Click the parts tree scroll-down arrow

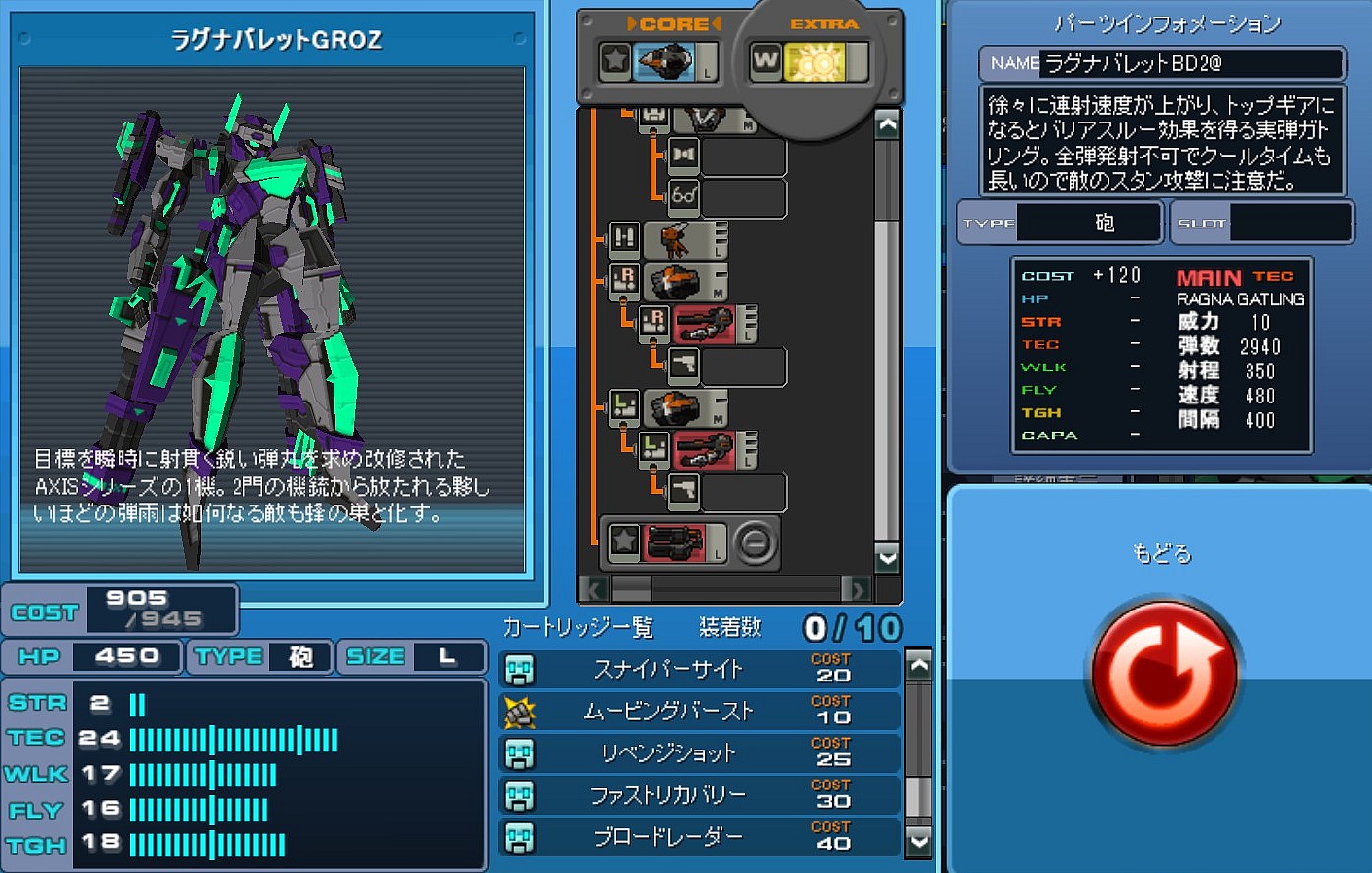887,557
